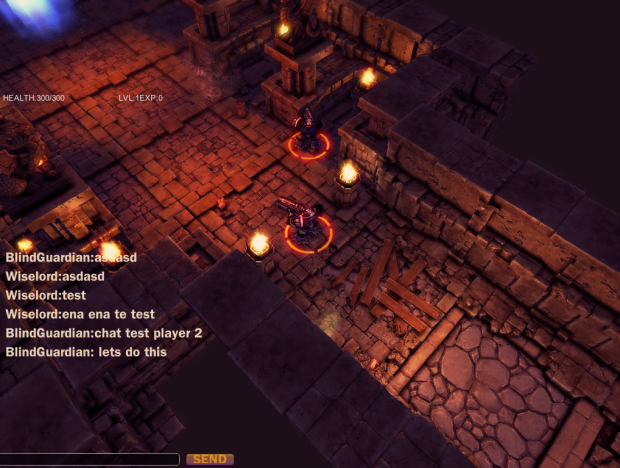
Task: Click the SEND chat button
Action: [210, 459]
